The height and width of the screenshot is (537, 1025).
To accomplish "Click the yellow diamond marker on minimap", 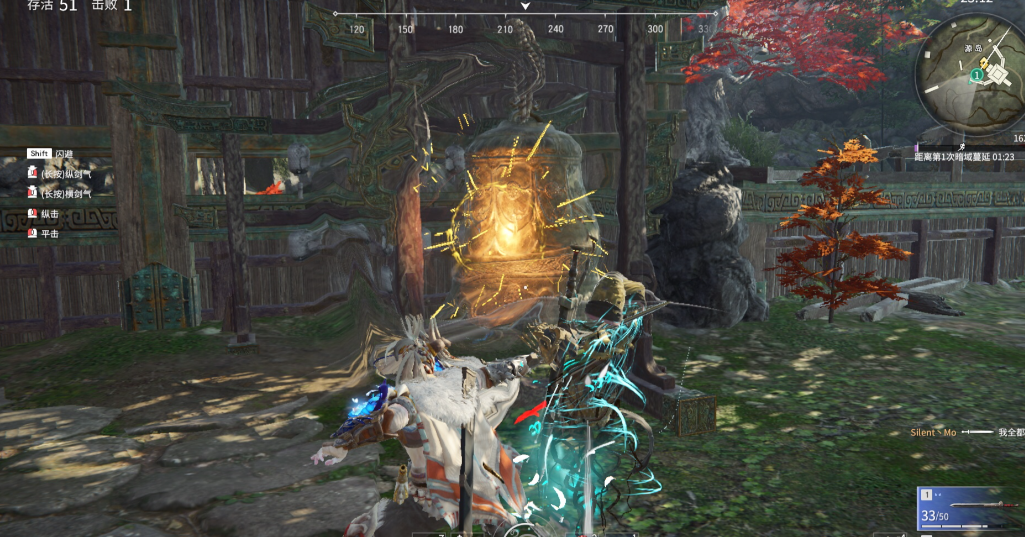I will point(985,64).
